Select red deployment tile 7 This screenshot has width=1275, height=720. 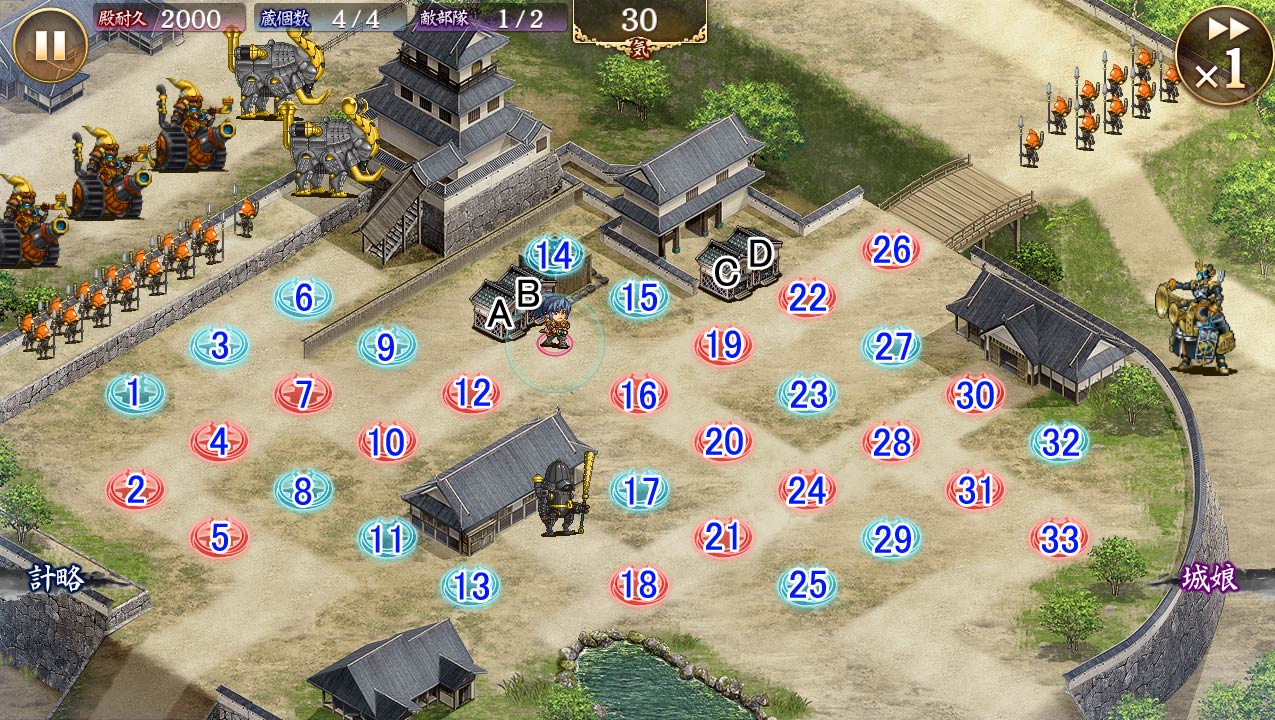pos(304,395)
